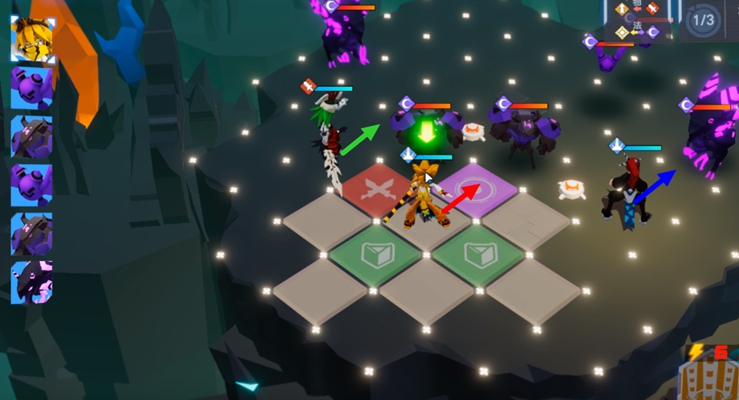Target the enemy marked with green down arrow

tap(427, 128)
